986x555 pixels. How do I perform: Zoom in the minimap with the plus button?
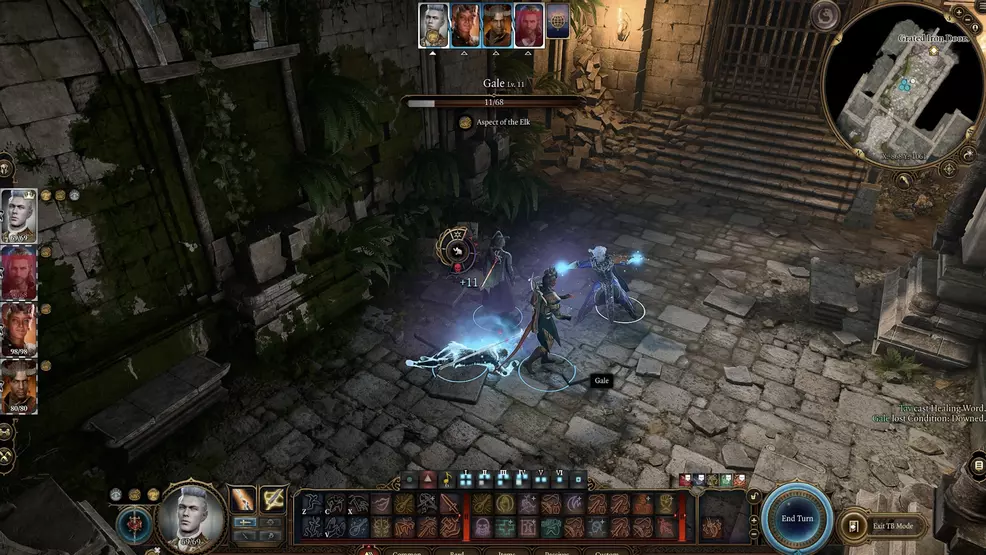(x=959, y=14)
